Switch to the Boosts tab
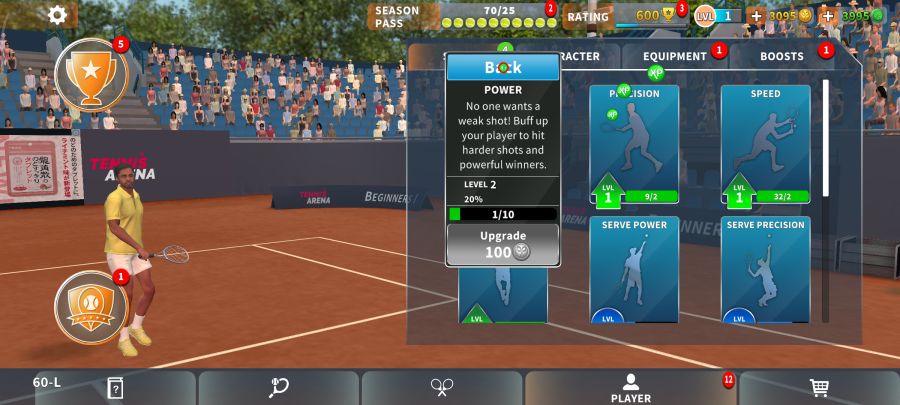Screen dimensions: 900x405 [x=782, y=56]
